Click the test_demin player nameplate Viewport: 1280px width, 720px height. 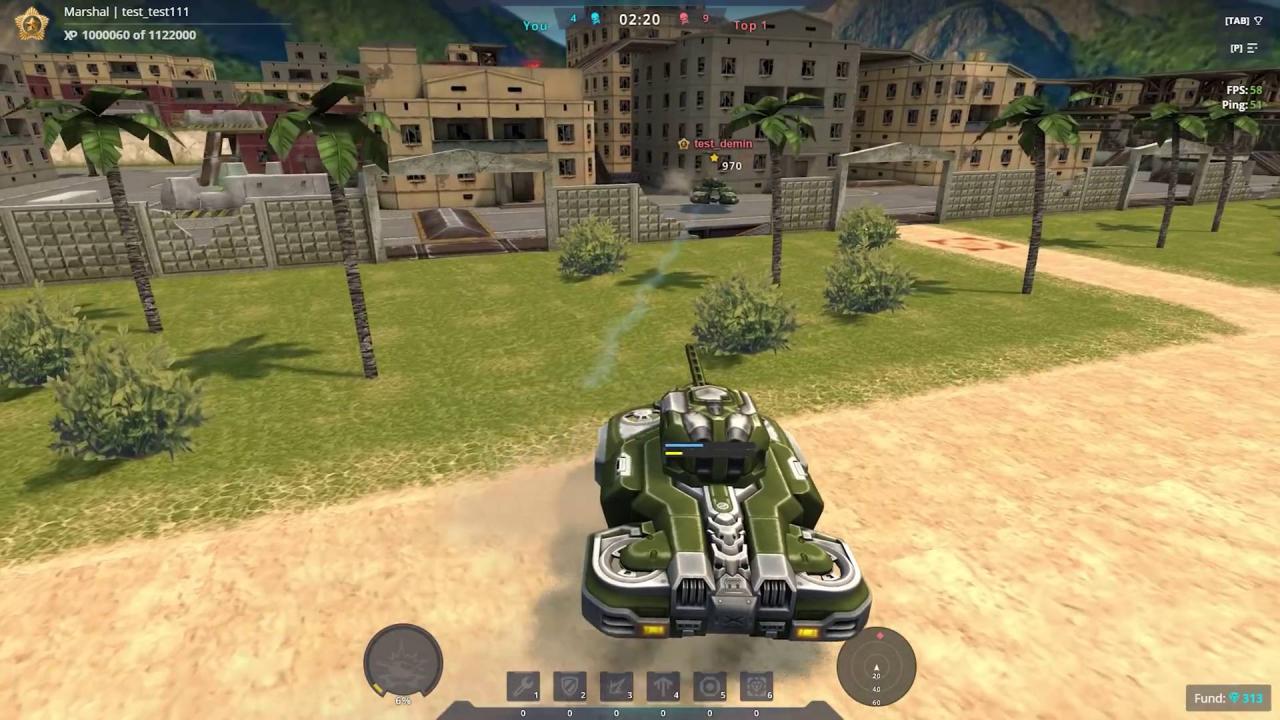[722, 143]
